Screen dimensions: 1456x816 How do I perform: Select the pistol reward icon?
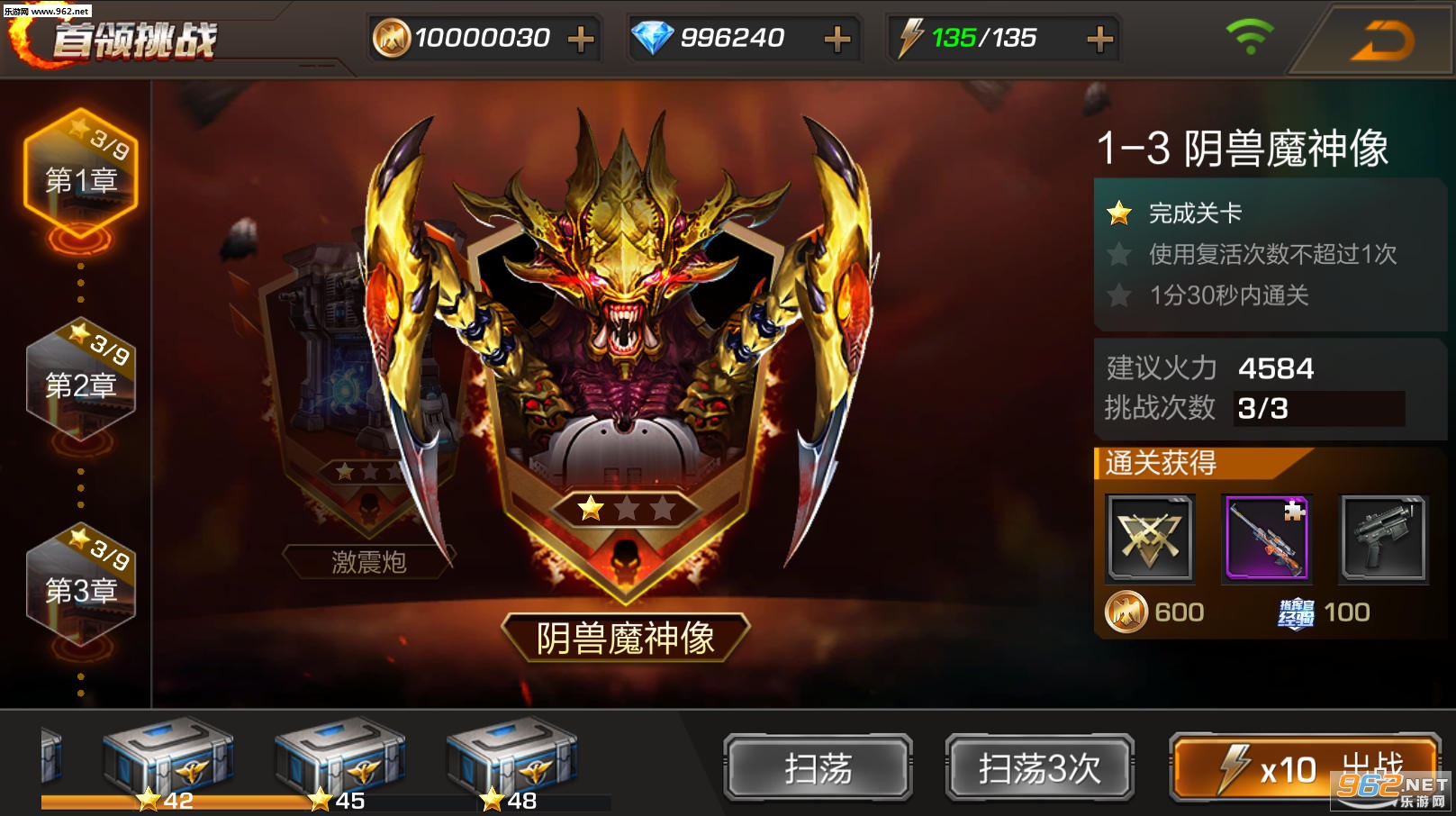[x=1384, y=538]
